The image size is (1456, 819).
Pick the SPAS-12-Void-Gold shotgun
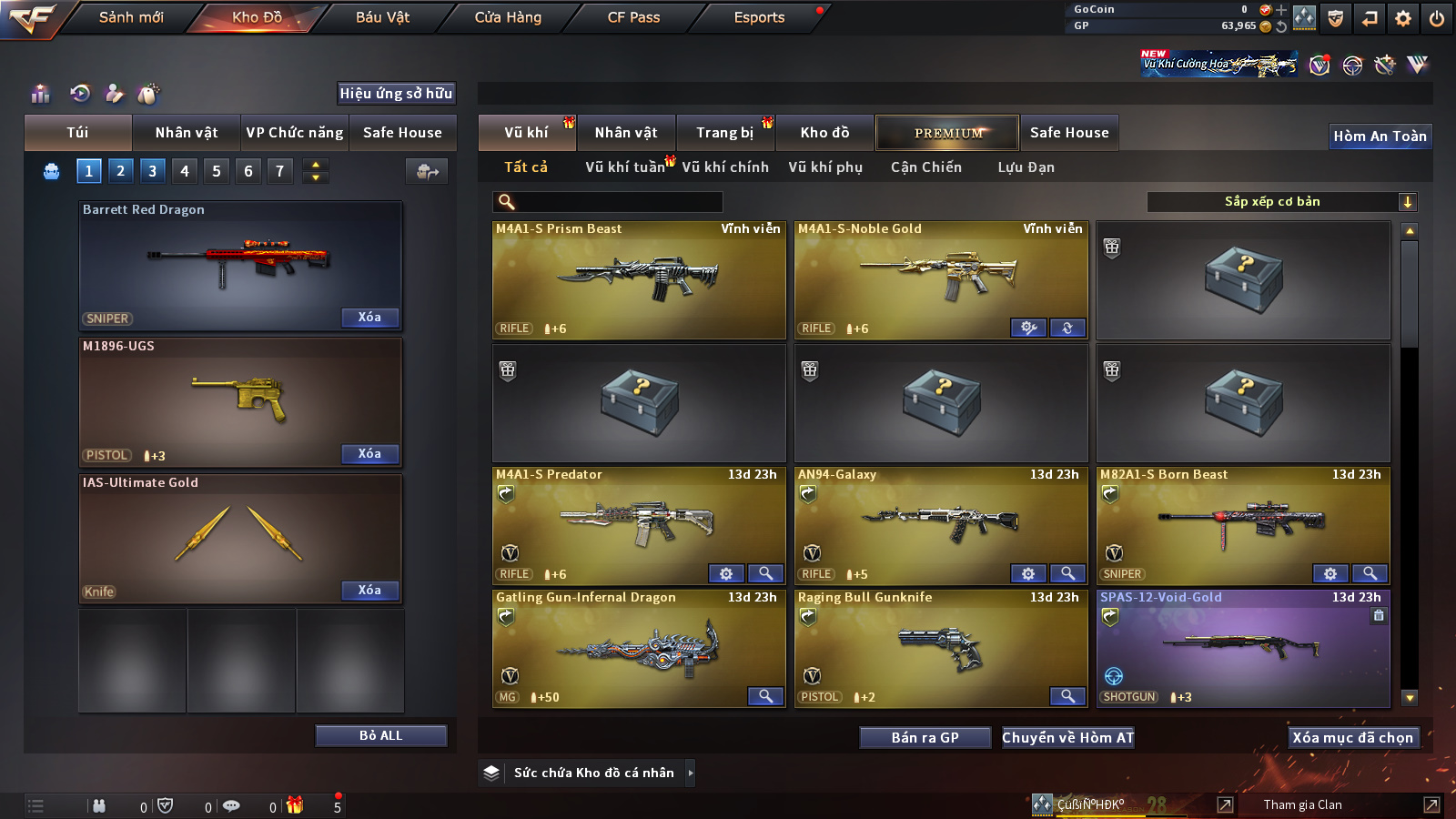click(x=1243, y=649)
